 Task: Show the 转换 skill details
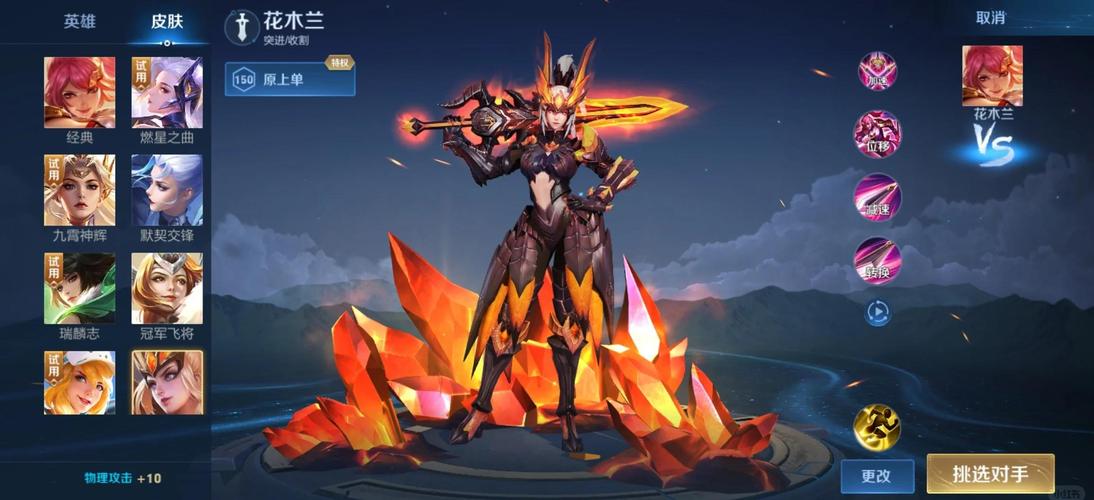pos(877,261)
